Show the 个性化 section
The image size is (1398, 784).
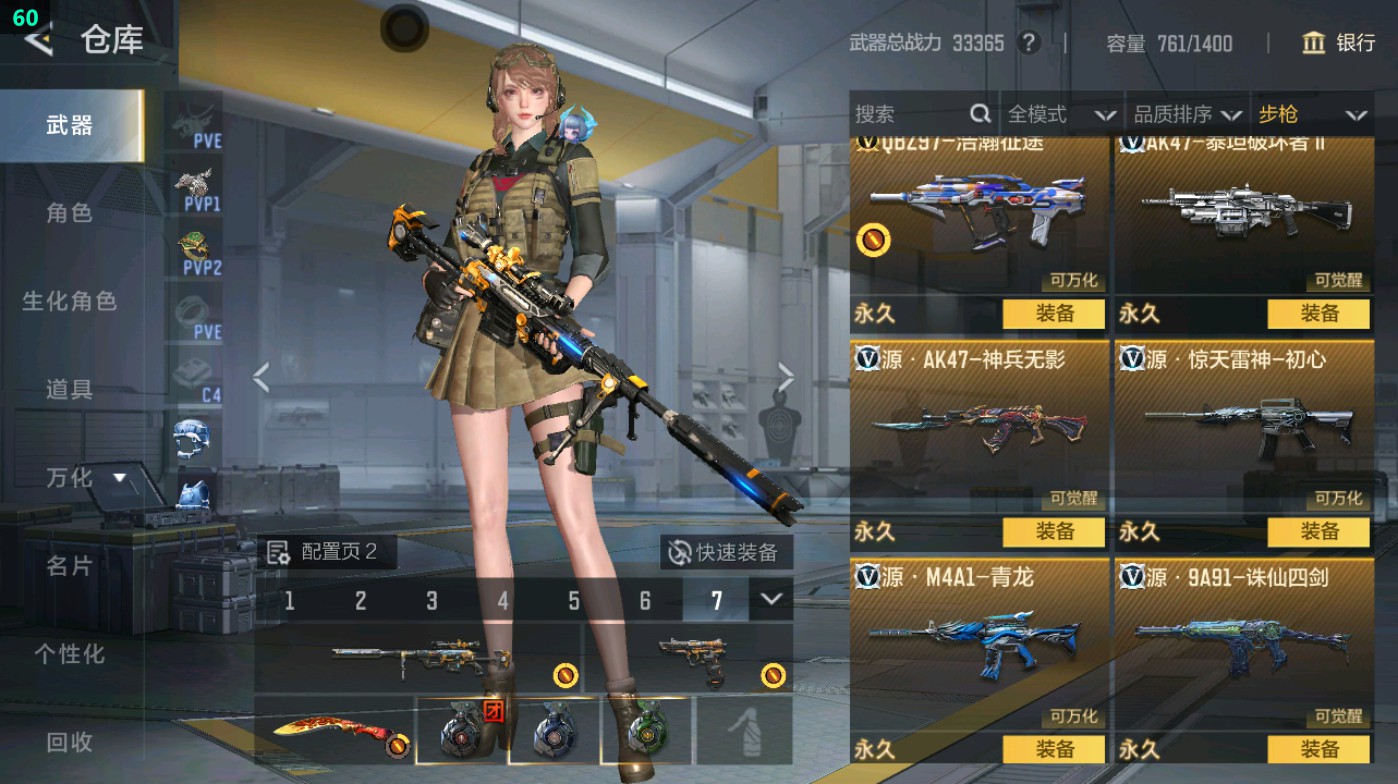pyautogui.click(x=69, y=654)
